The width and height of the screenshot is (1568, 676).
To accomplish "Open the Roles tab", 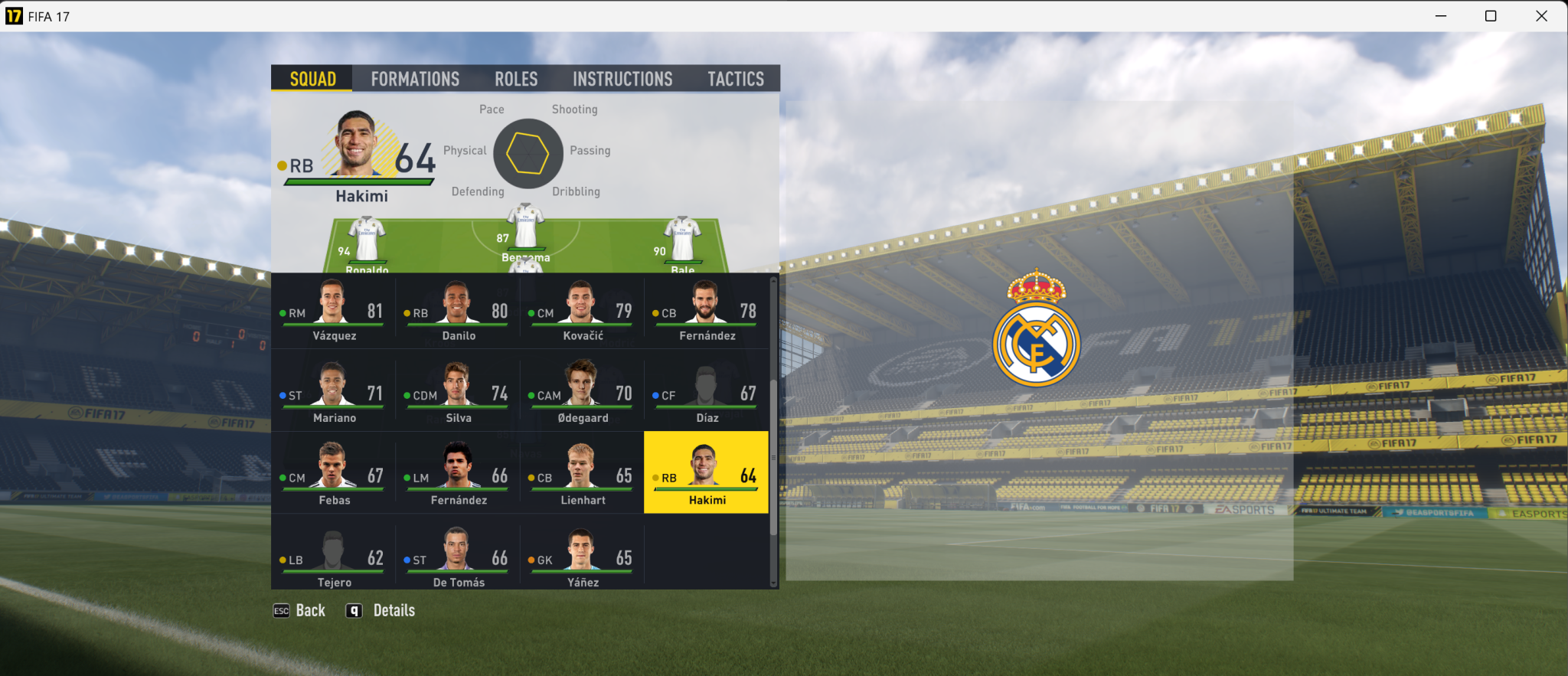I will (516, 79).
